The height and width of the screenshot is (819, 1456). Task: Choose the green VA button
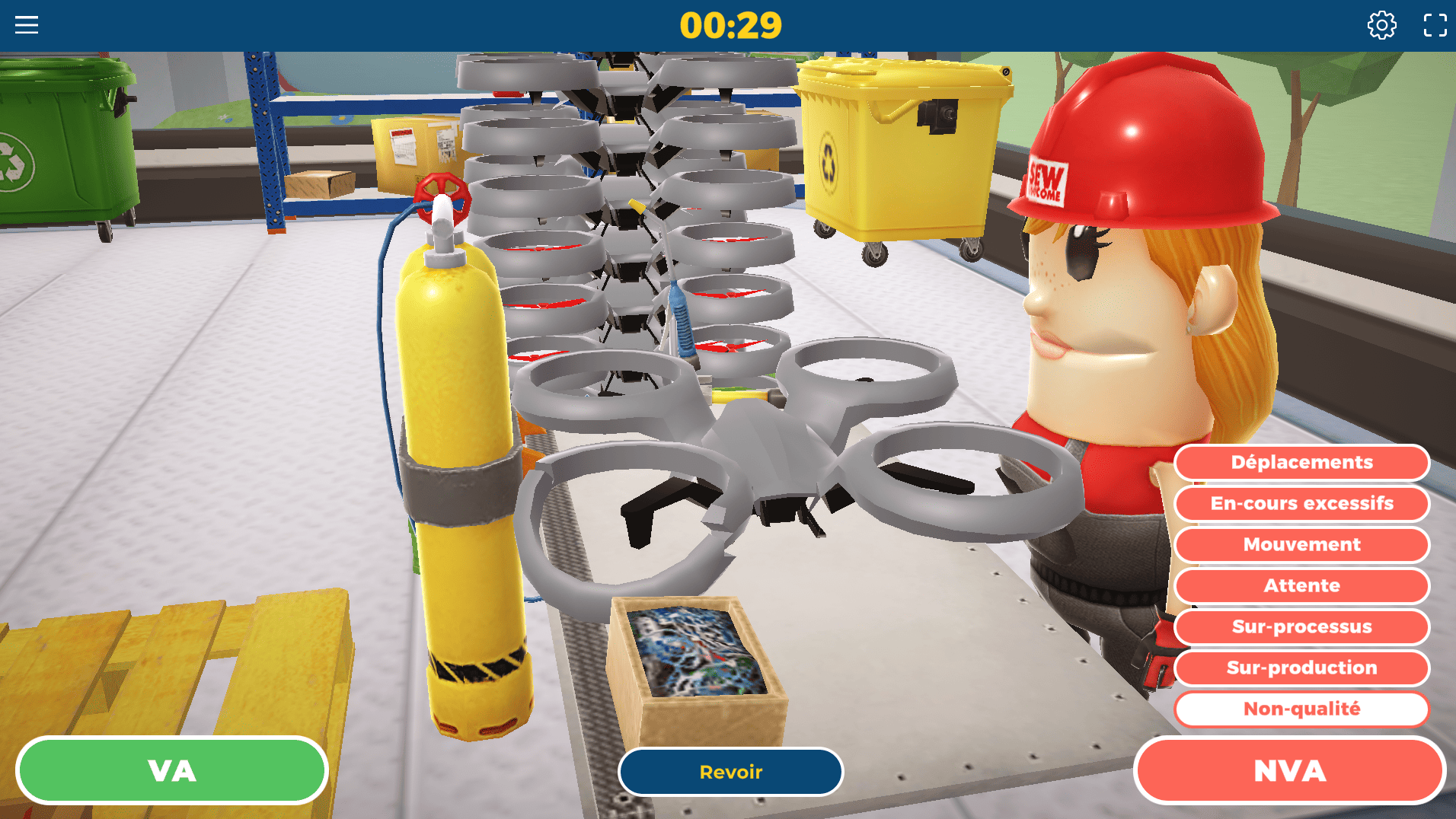[172, 770]
